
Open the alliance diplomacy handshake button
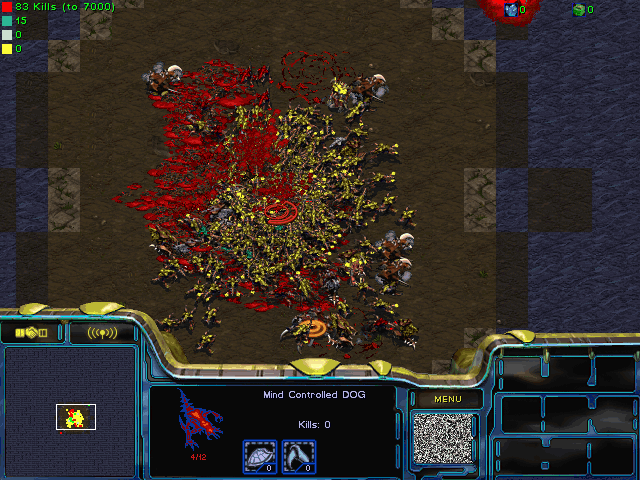coord(31,333)
